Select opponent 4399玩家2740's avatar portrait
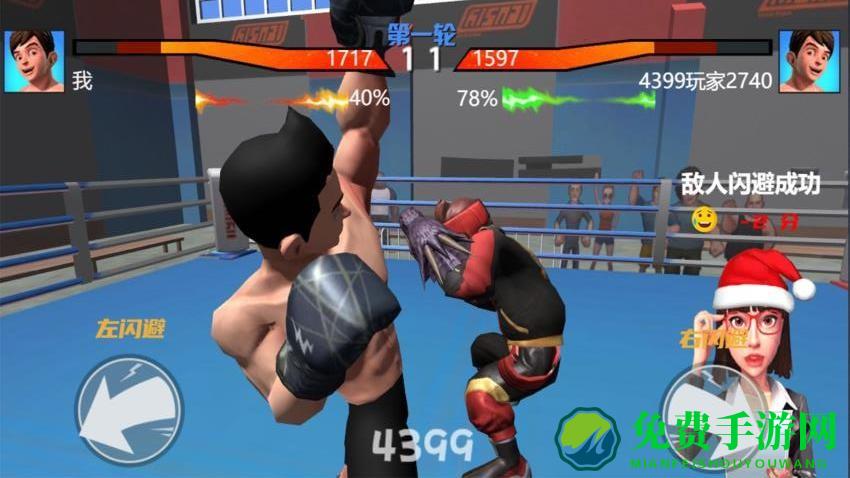850x478 pixels. [807, 61]
